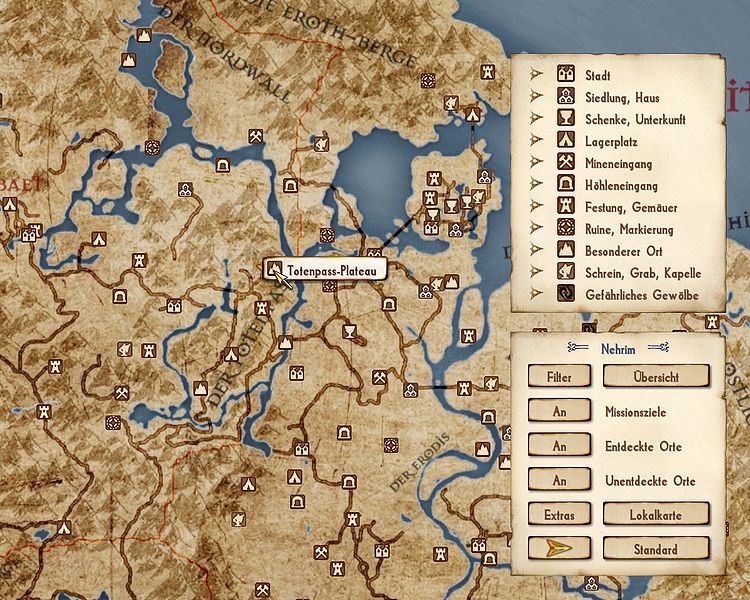Image resolution: width=750 pixels, height=600 pixels.
Task: Click the Standard button
Action: (655, 549)
